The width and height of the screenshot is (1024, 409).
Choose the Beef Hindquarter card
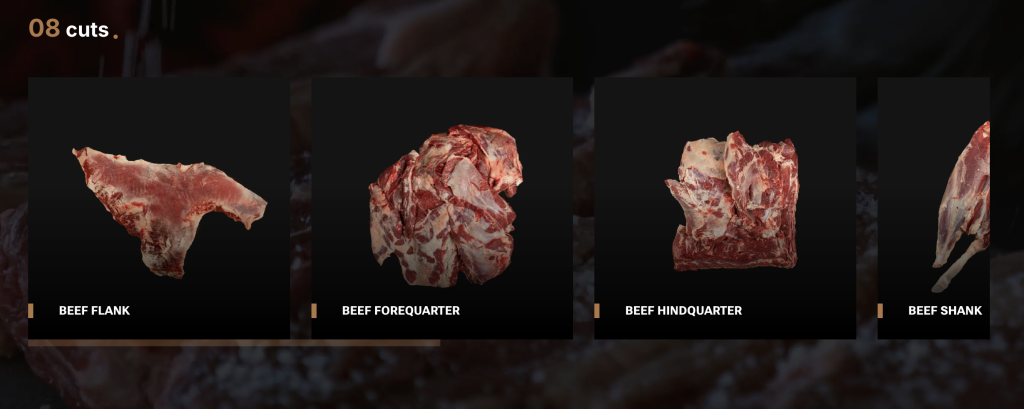tap(725, 208)
